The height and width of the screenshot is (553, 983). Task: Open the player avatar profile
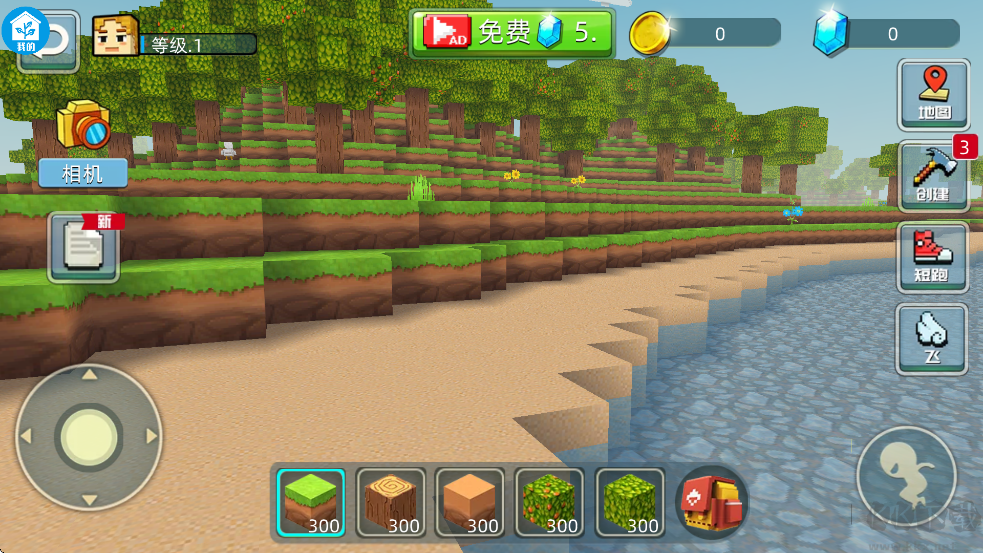(115, 36)
